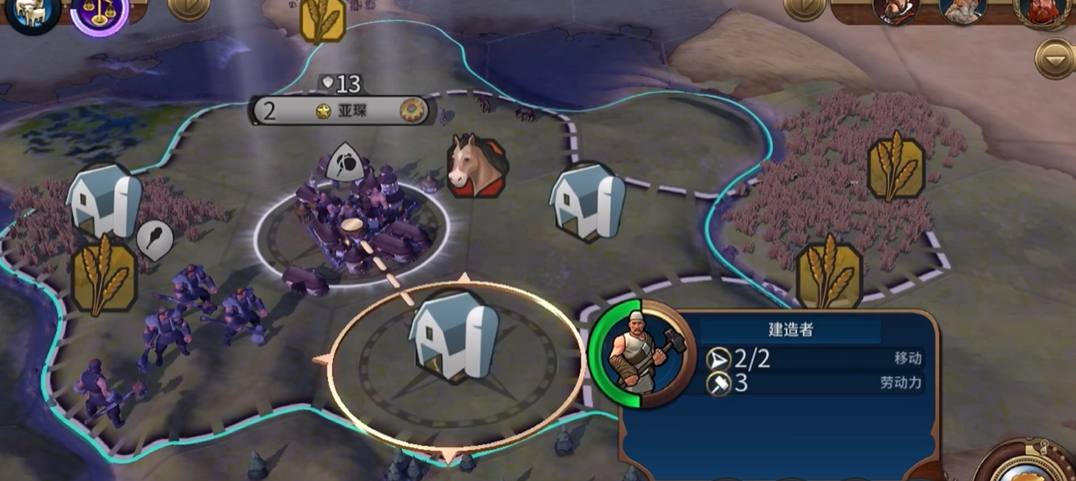Open the civics tree via scales icon
The height and width of the screenshot is (481, 1076).
click(x=99, y=14)
